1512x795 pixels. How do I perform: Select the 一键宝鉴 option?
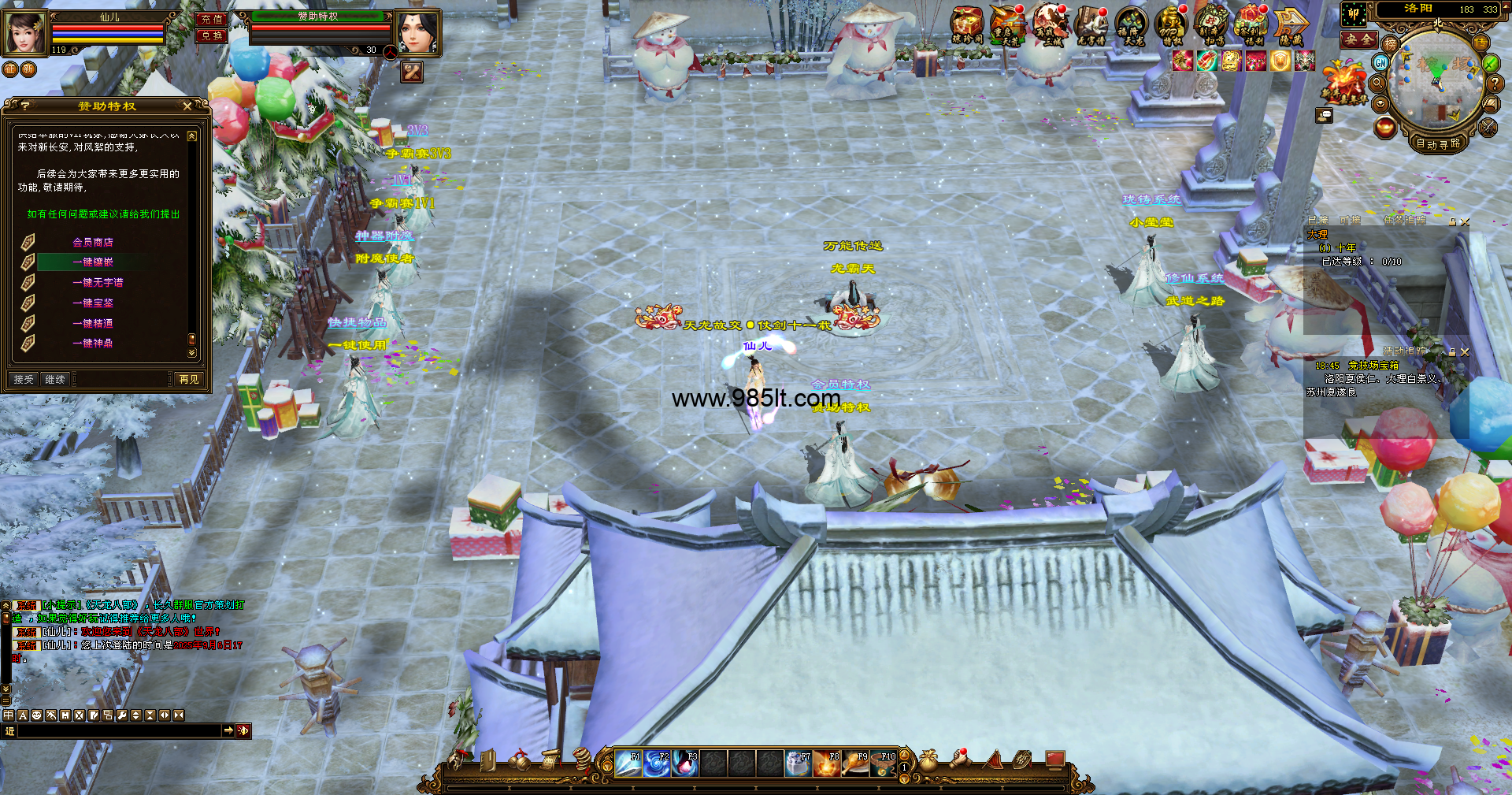(x=93, y=303)
